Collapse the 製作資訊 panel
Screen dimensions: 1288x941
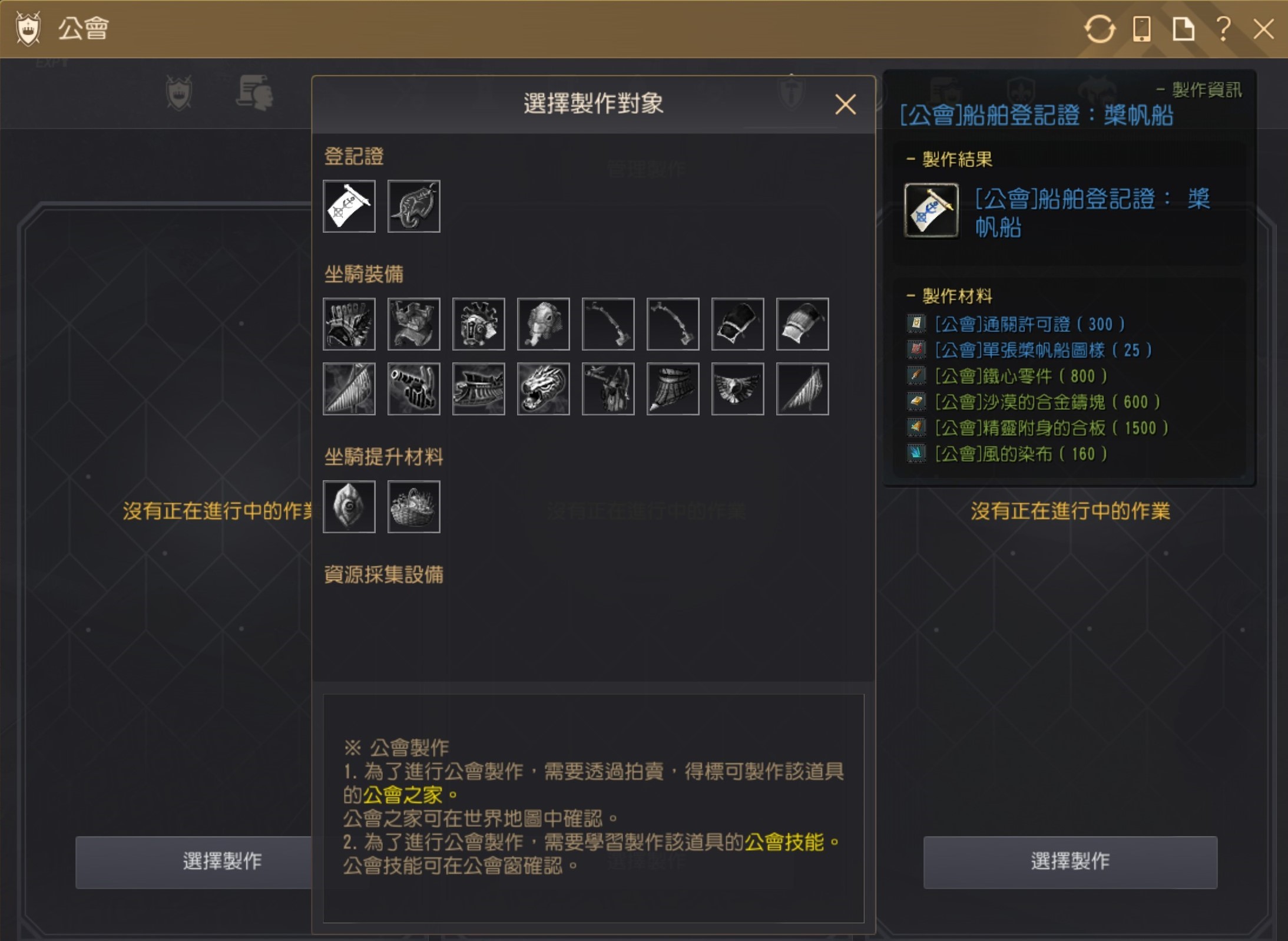1161,90
